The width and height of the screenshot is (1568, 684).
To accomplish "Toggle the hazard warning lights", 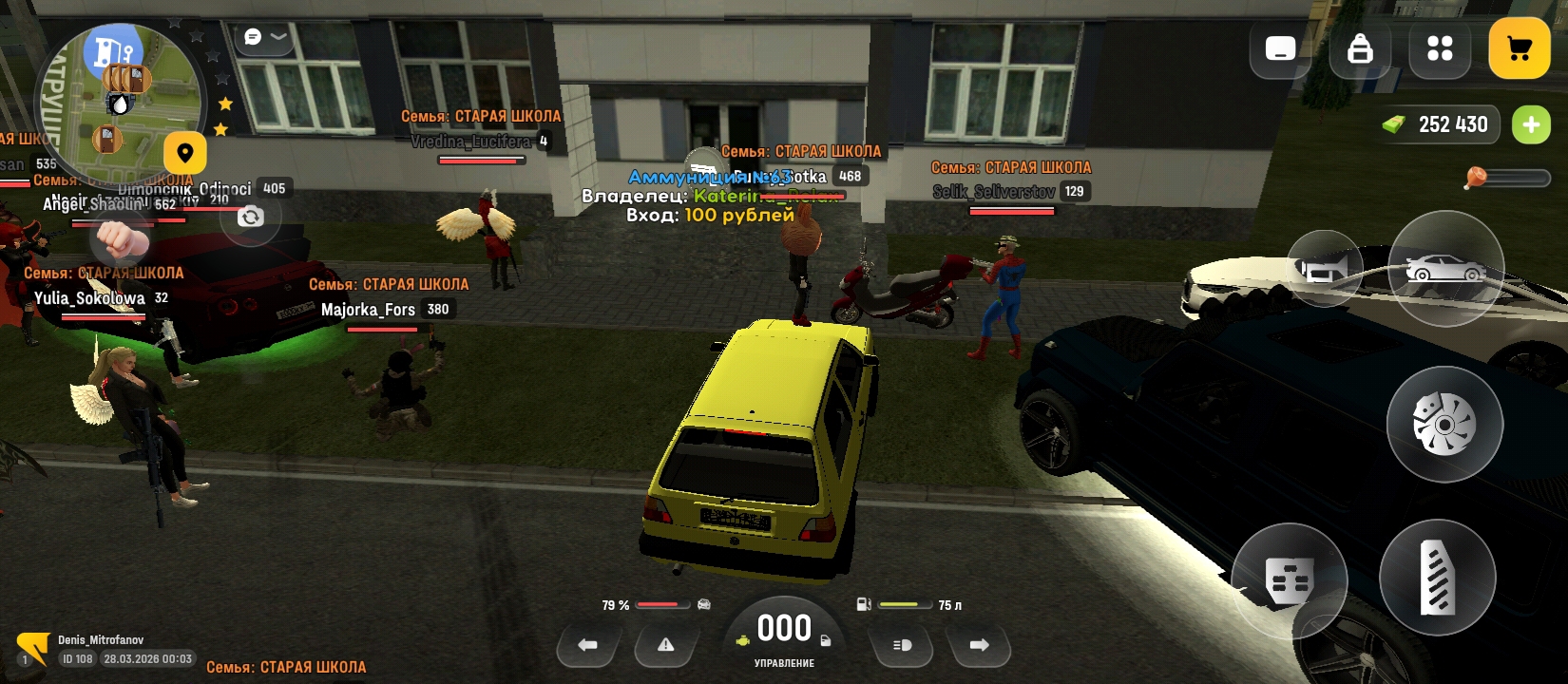I will [665, 645].
